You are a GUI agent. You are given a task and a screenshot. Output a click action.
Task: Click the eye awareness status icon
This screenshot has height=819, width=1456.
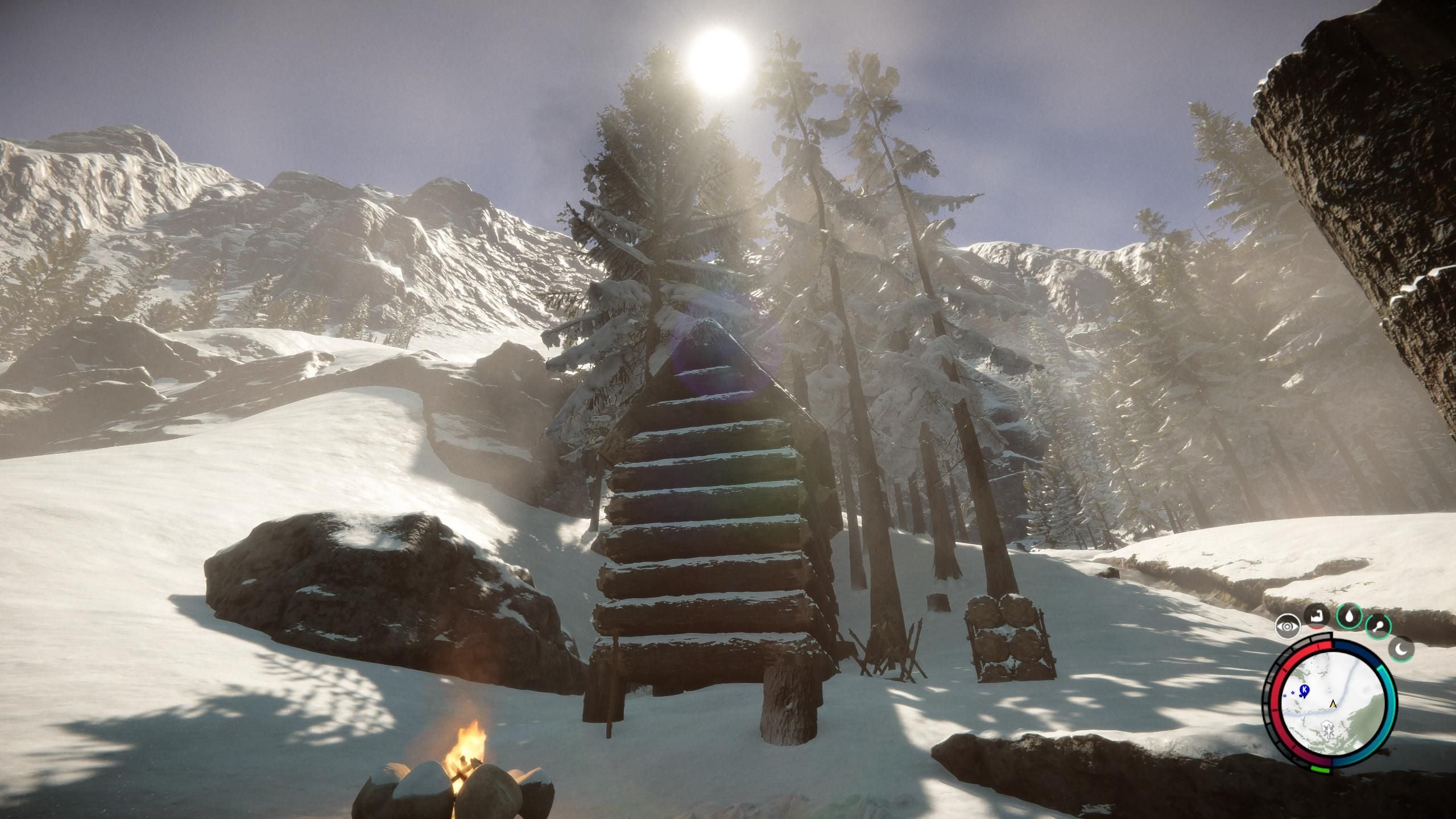pos(1287,626)
